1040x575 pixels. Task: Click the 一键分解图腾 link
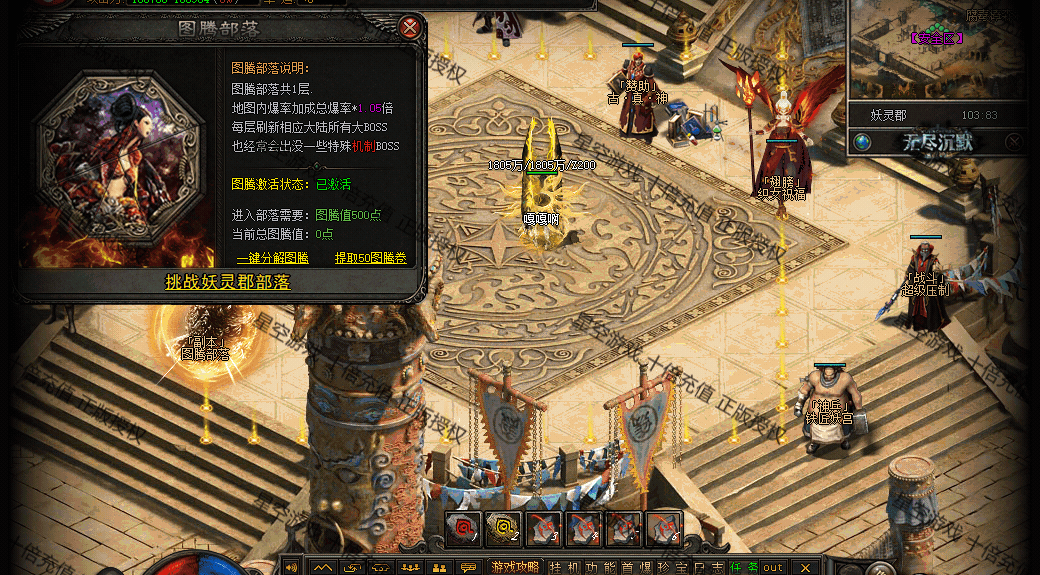click(271, 258)
